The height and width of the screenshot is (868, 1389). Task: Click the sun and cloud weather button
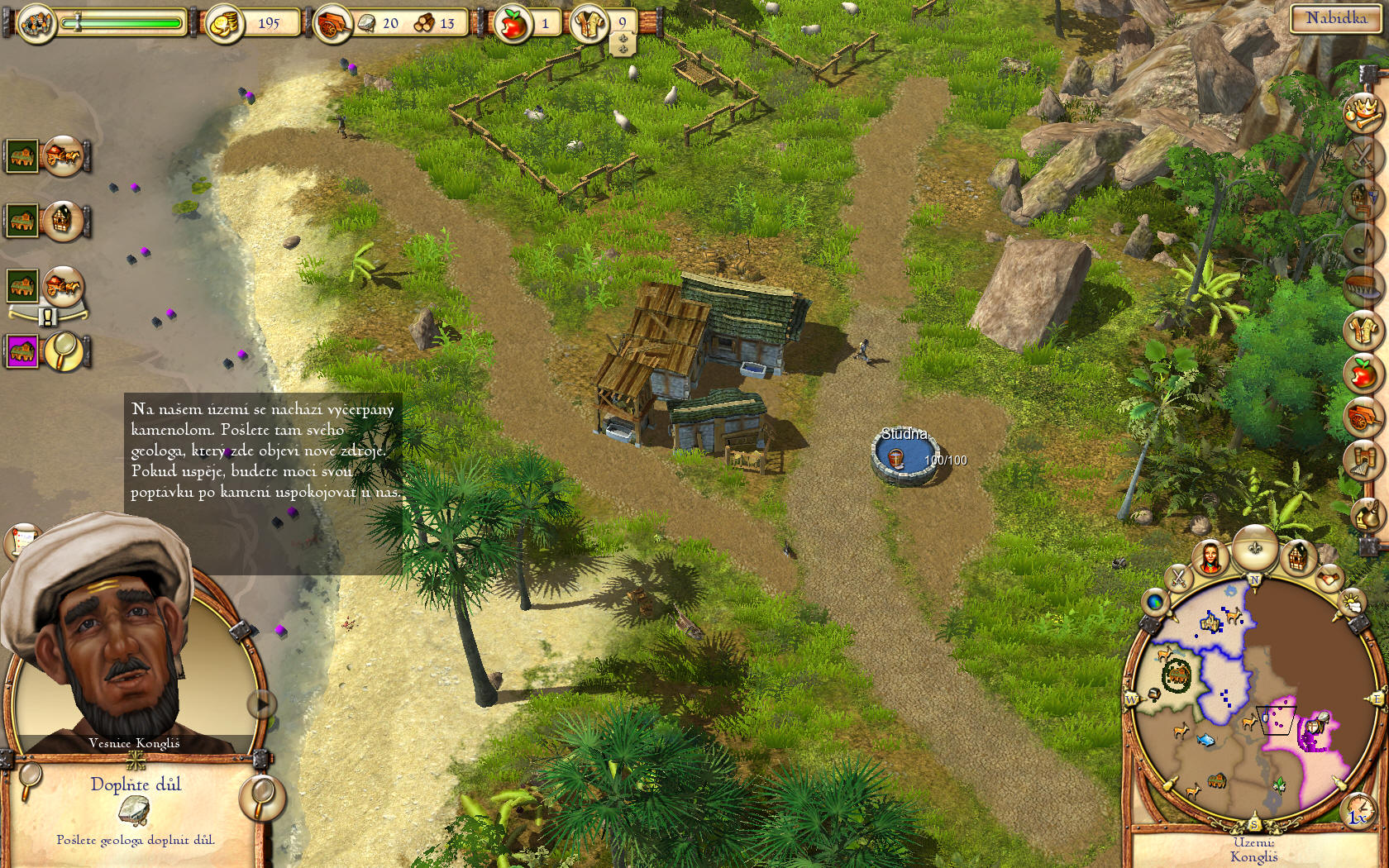point(1351,603)
